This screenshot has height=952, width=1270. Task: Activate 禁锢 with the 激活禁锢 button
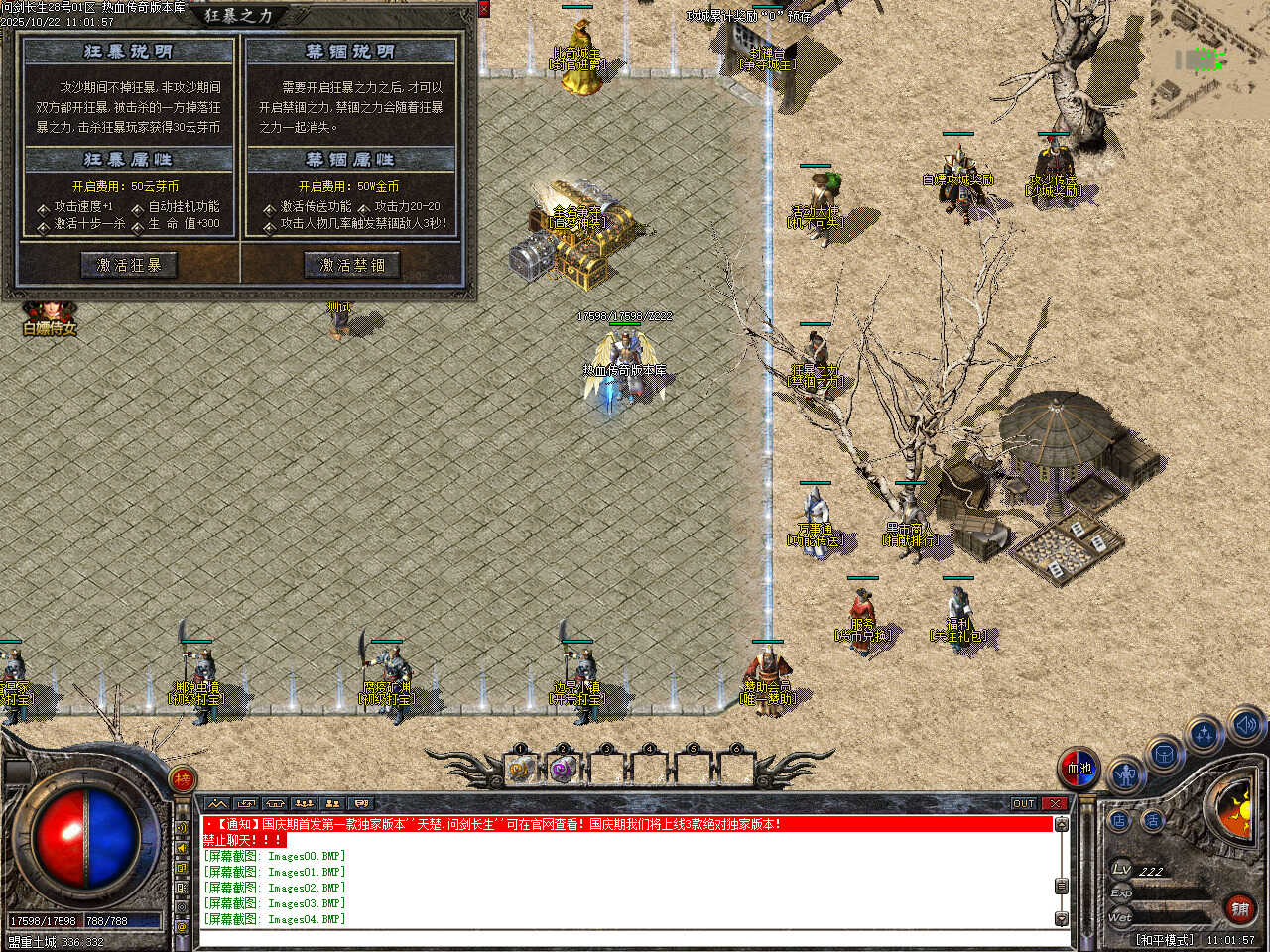pos(351,265)
